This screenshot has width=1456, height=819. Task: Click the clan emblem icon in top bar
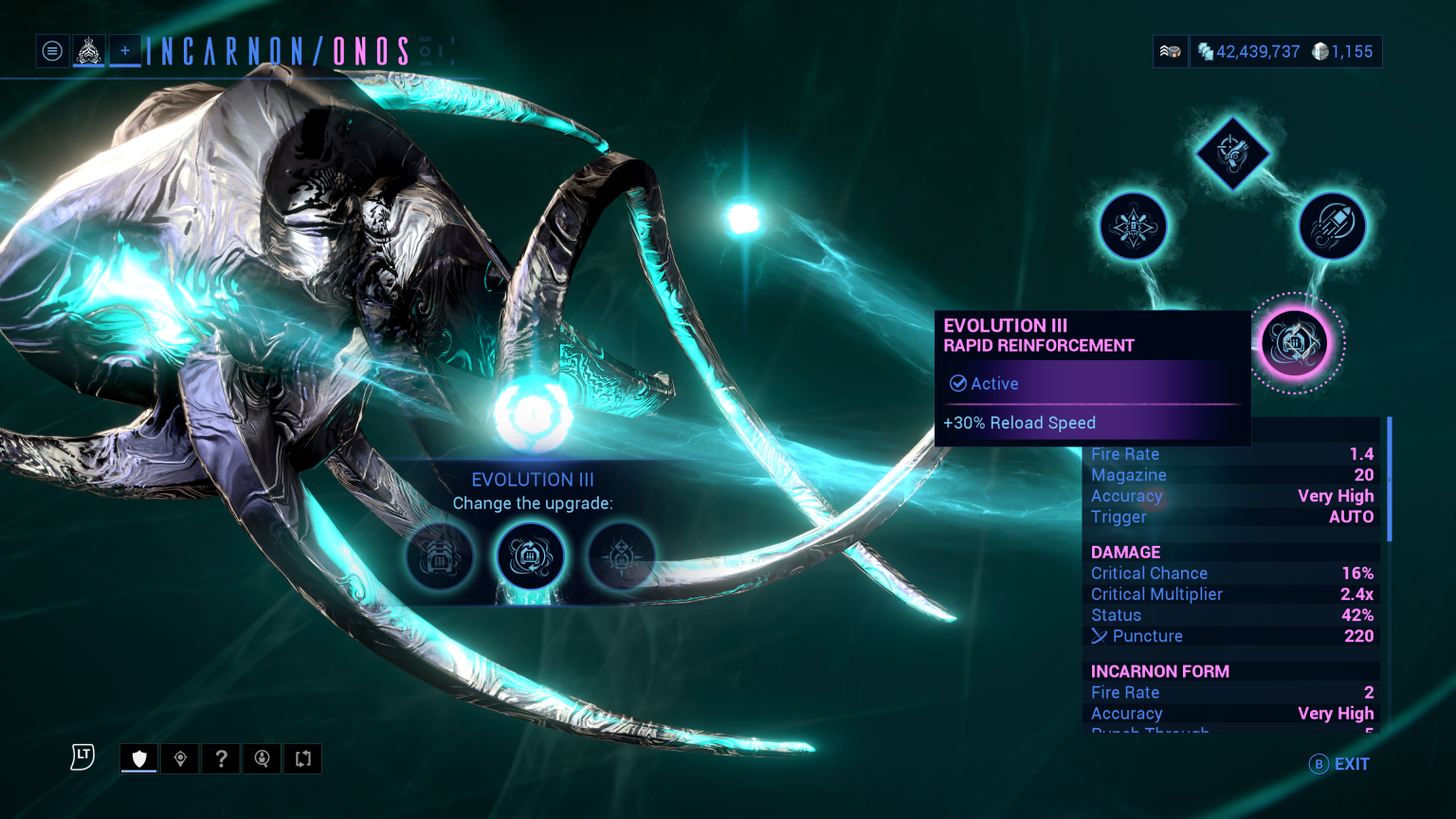tap(88, 50)
